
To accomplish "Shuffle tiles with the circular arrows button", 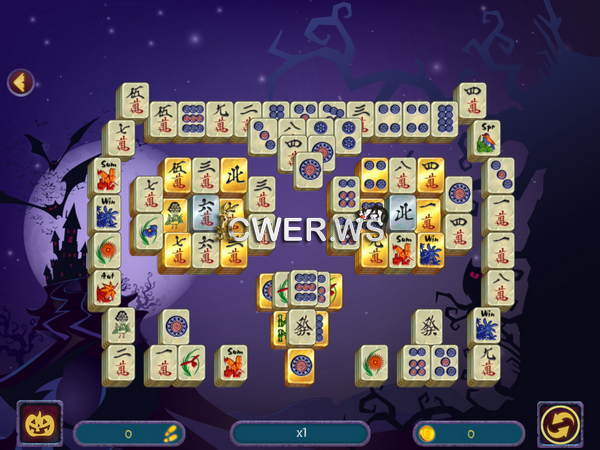I will (559, 423).
